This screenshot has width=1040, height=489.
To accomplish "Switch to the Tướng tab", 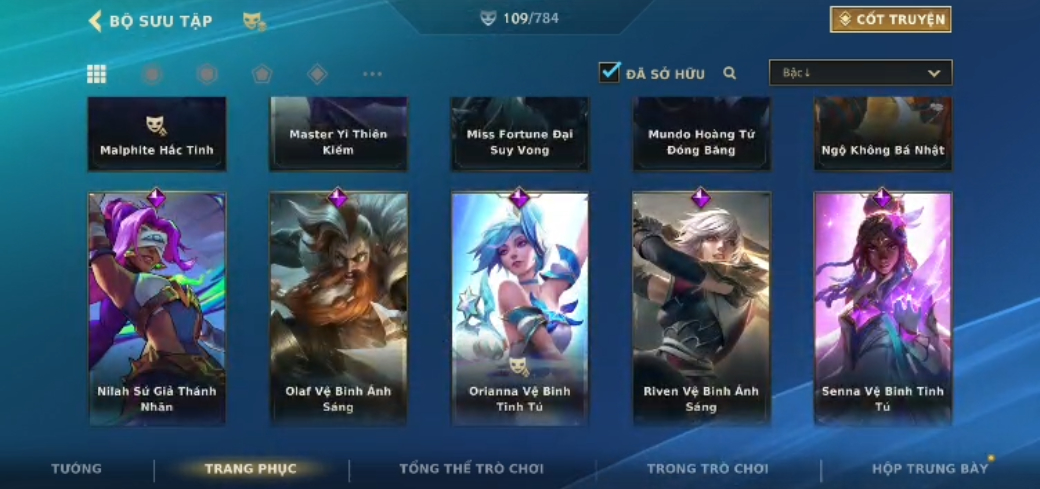I will (77, 468).
